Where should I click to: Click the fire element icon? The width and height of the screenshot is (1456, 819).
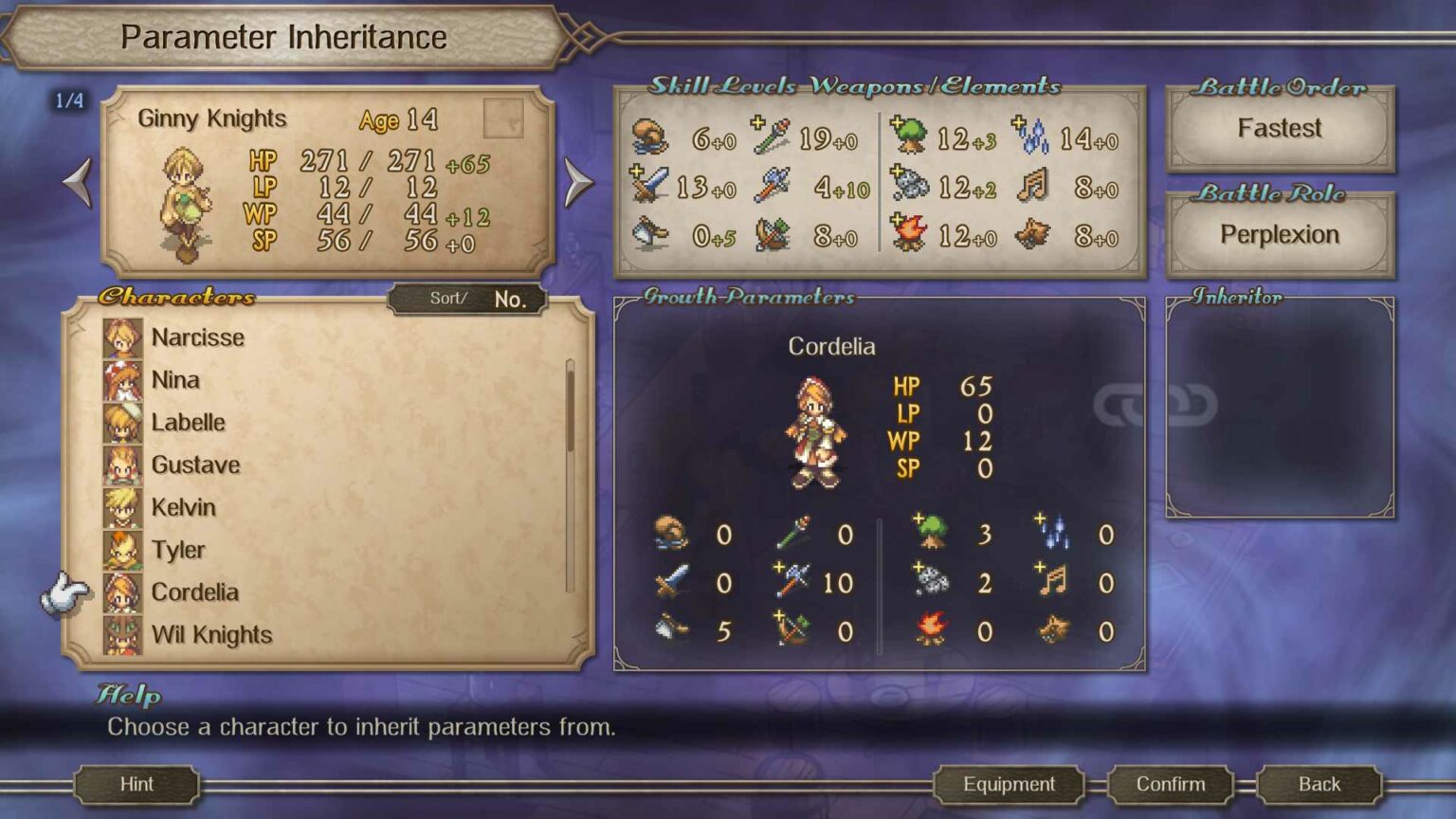click(x=912, y=235)
